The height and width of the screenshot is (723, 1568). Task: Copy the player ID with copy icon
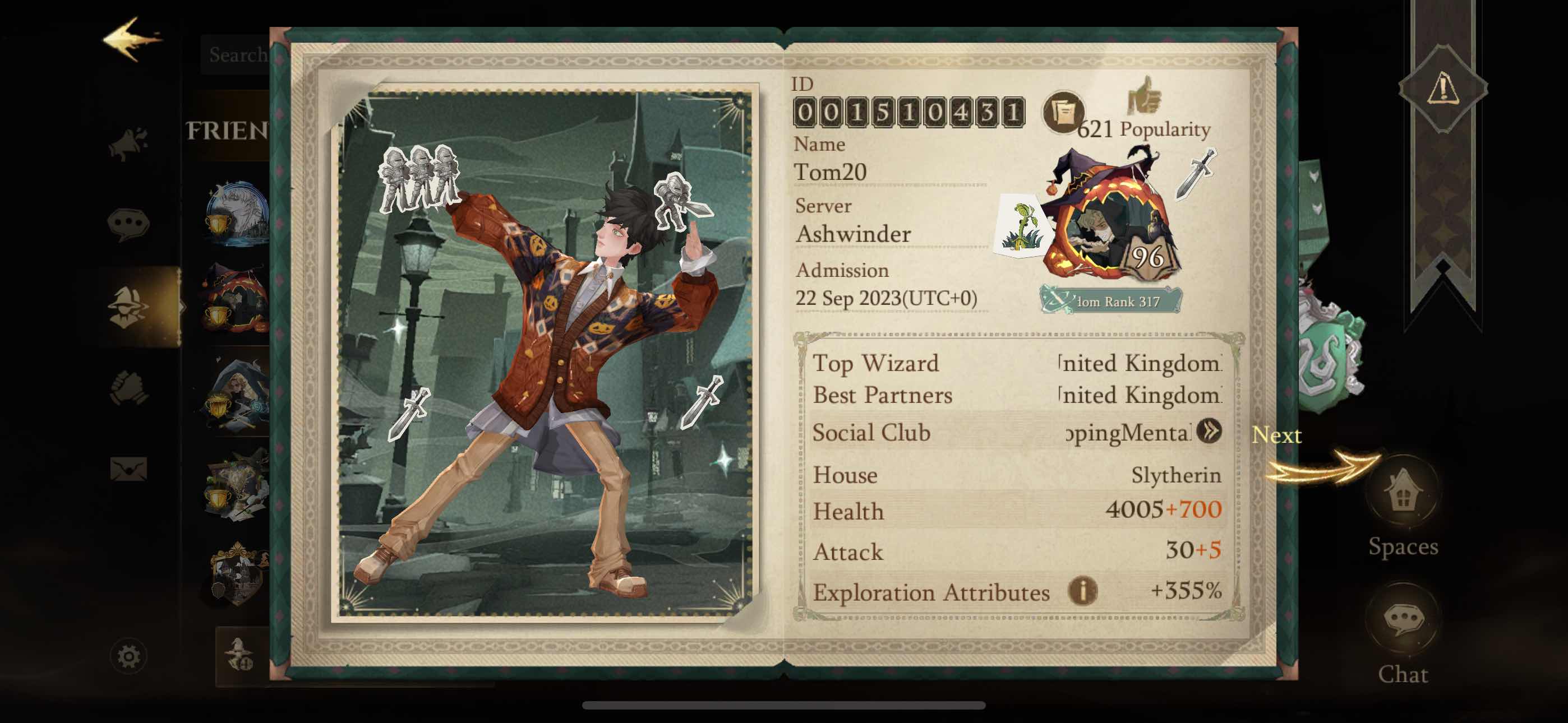[x=1062, y=113]
